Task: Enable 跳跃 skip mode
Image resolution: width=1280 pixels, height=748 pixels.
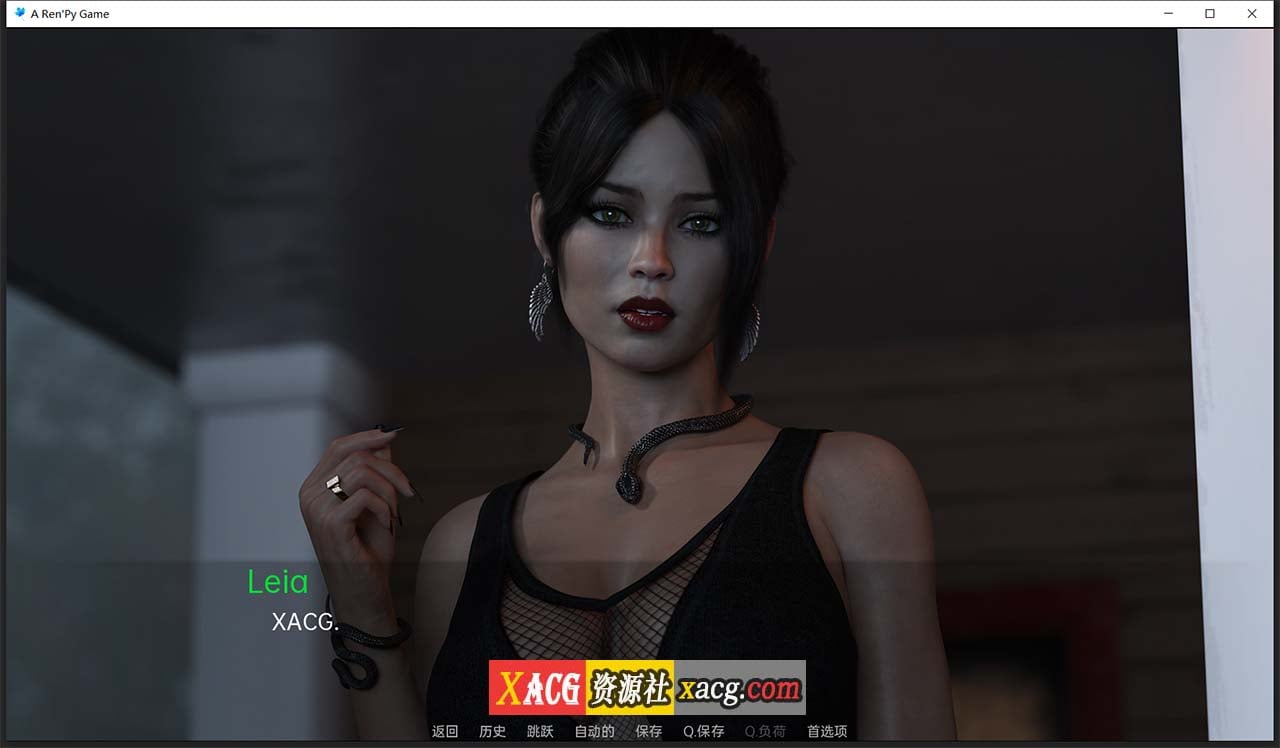Action: (x=540, y=731)
